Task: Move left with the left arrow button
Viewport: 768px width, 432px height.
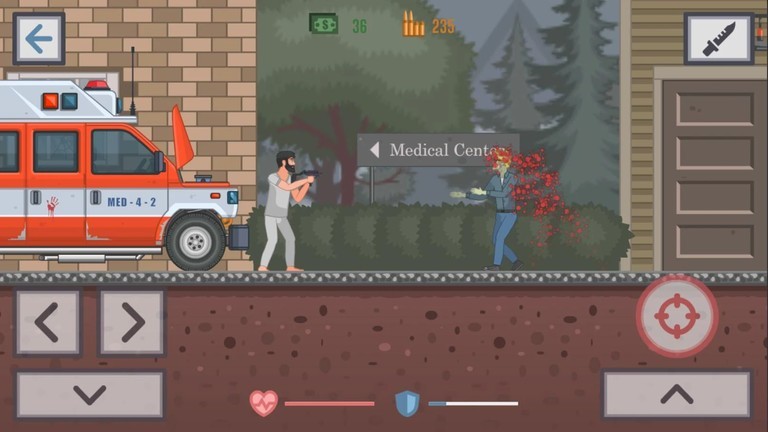Action: click(47, 322)
